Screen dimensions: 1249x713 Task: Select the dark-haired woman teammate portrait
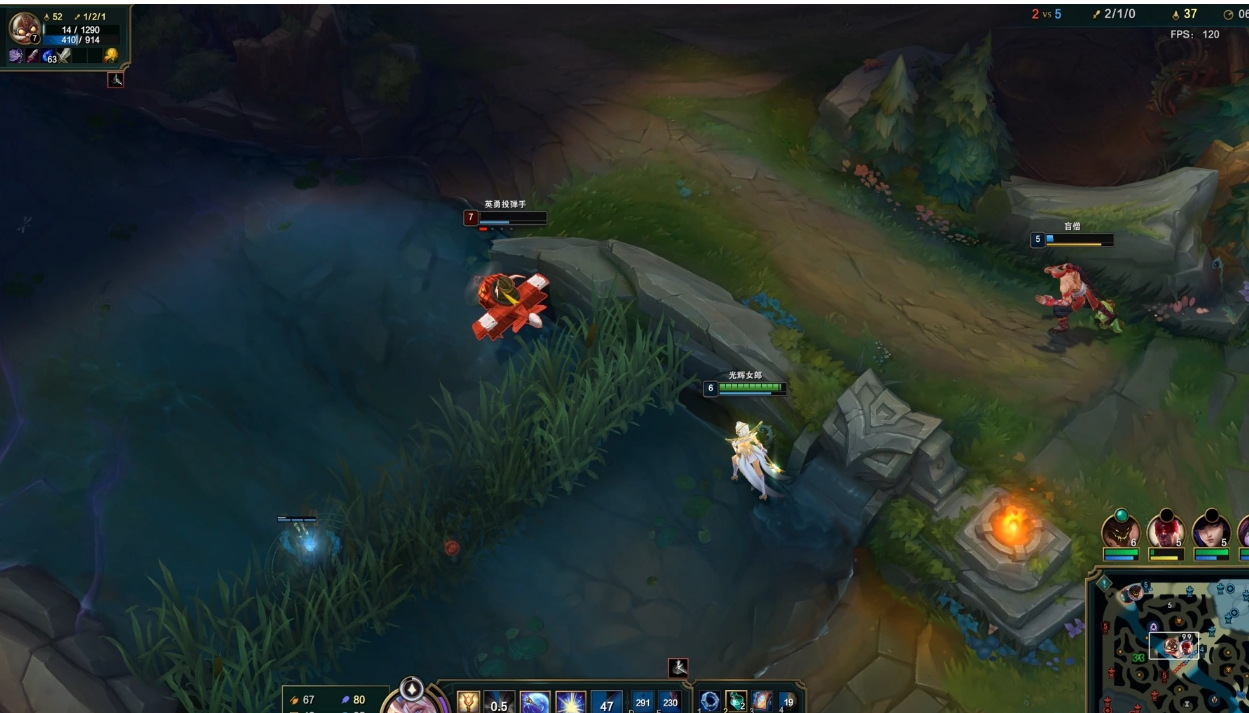(1210, 531)
